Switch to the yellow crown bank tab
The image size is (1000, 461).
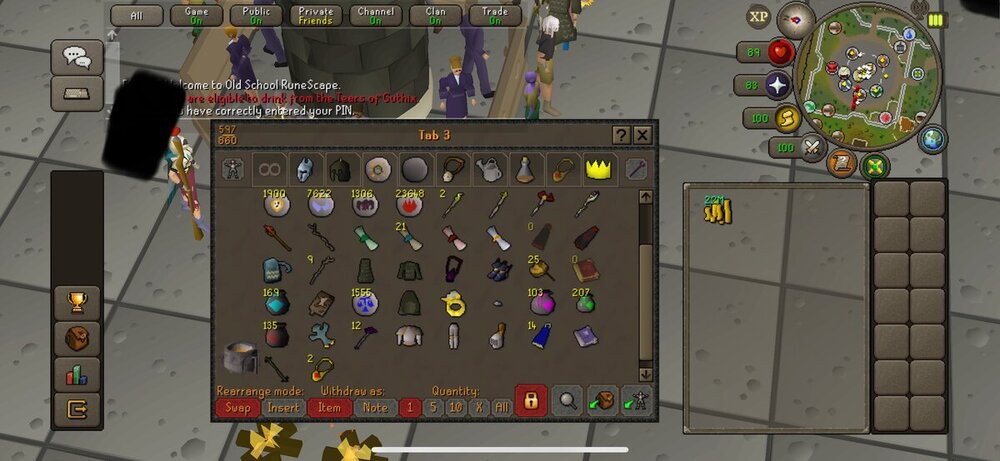coord(598,169)
